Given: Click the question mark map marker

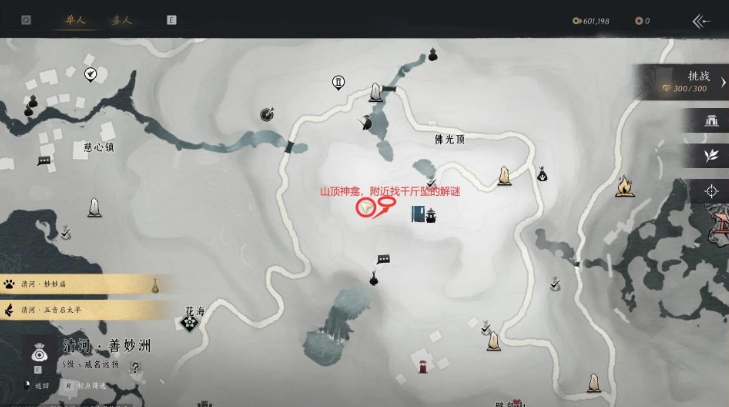Looking at the screenshot, I should (x=137, y=368).
